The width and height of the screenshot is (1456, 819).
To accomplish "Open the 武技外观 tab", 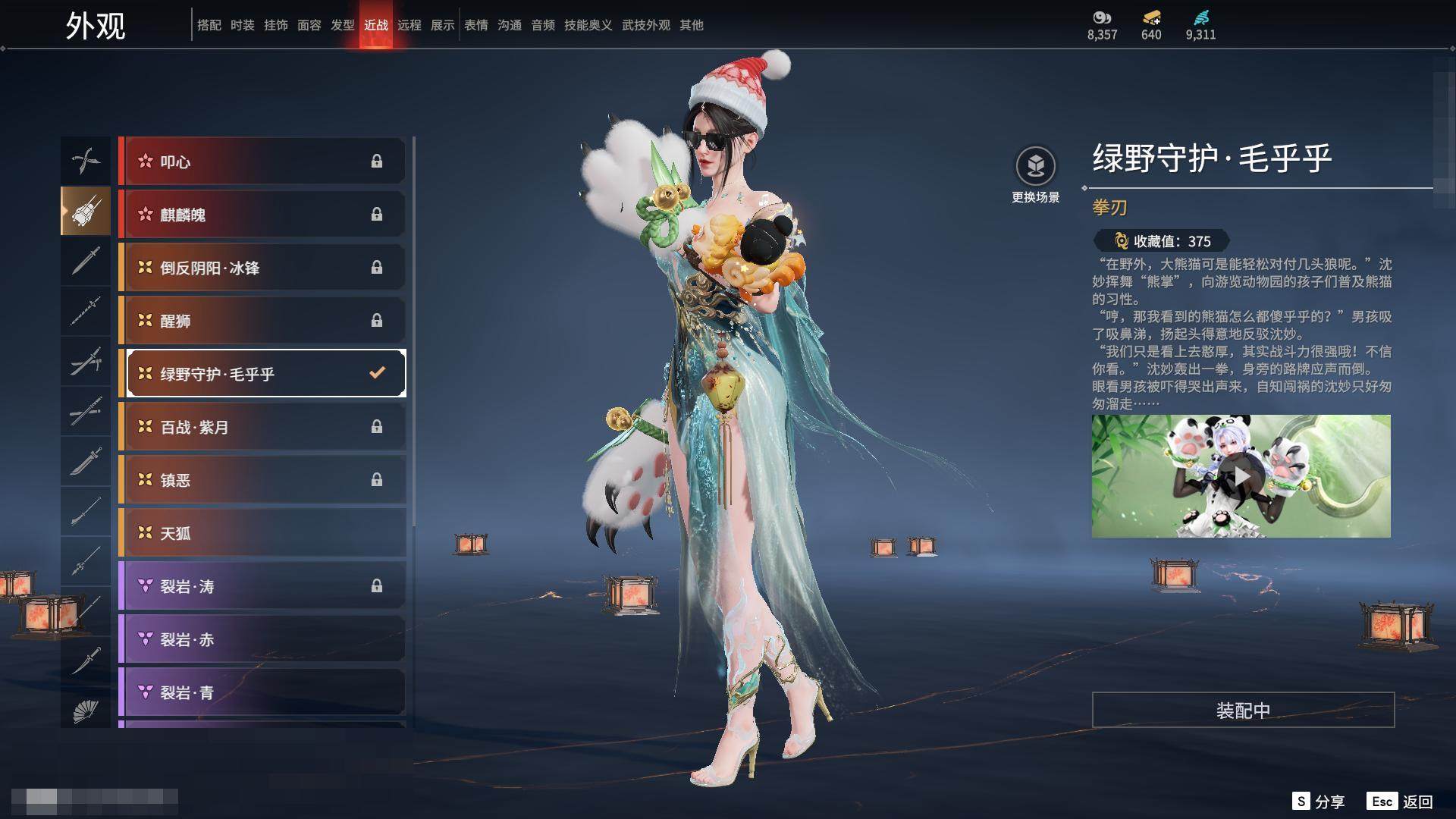I will [x=646, y=25].
